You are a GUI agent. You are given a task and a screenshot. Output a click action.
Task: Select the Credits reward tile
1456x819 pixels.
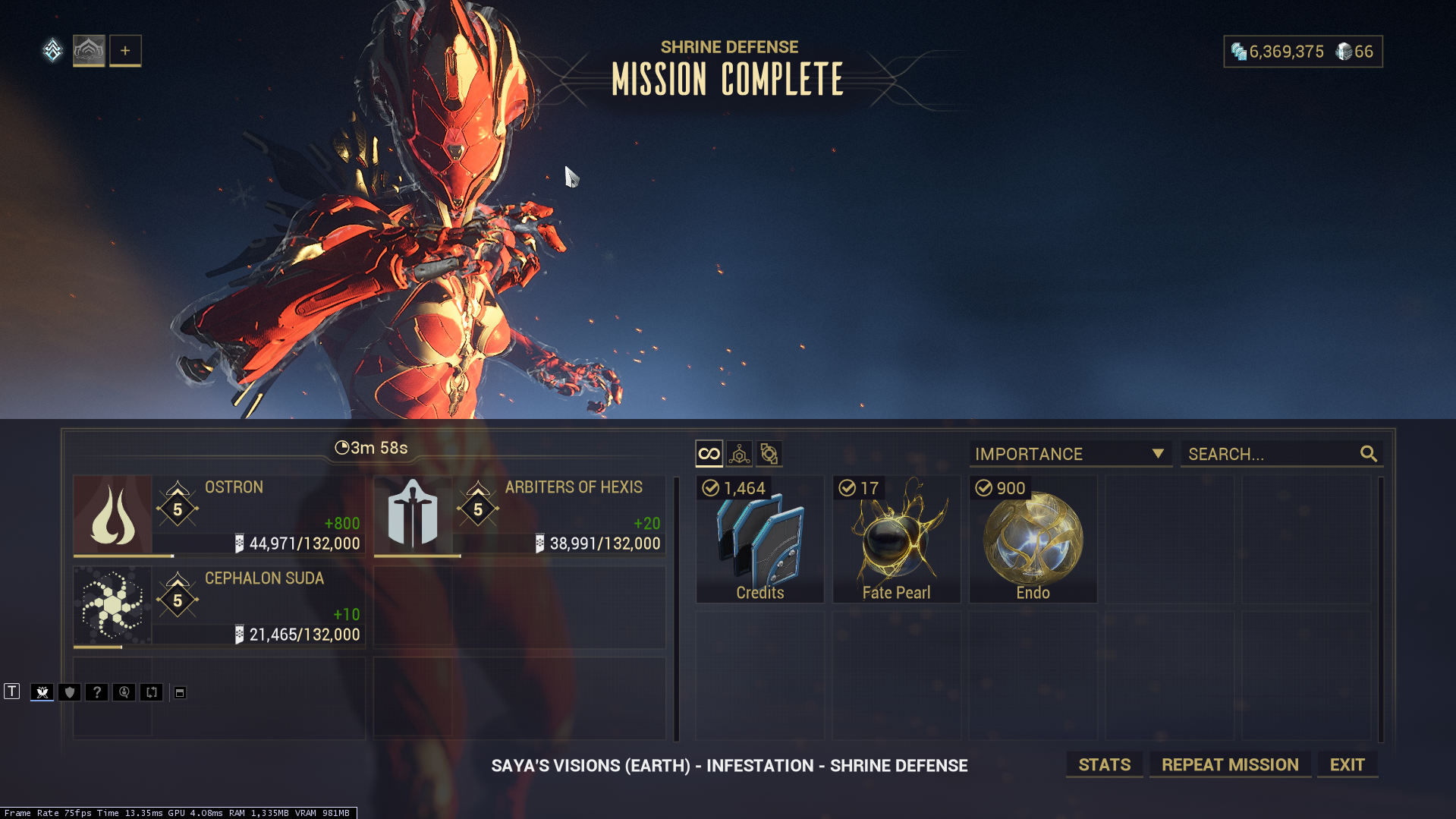pyautogui.click(x=759, y=540)
